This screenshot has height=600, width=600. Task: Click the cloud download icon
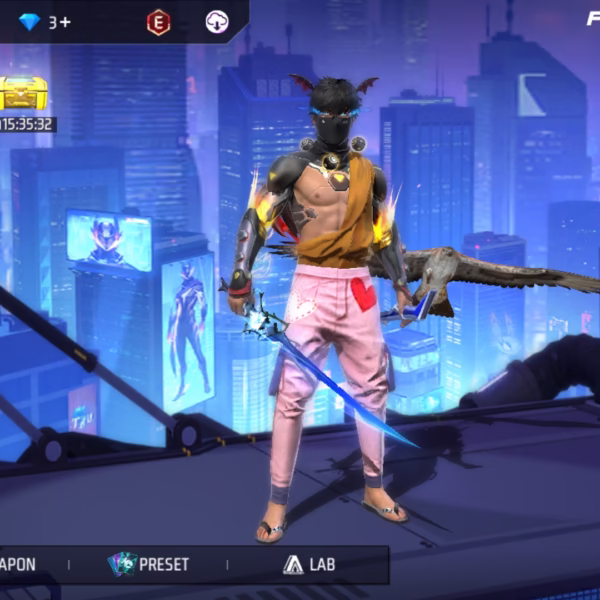coord(216,22)
